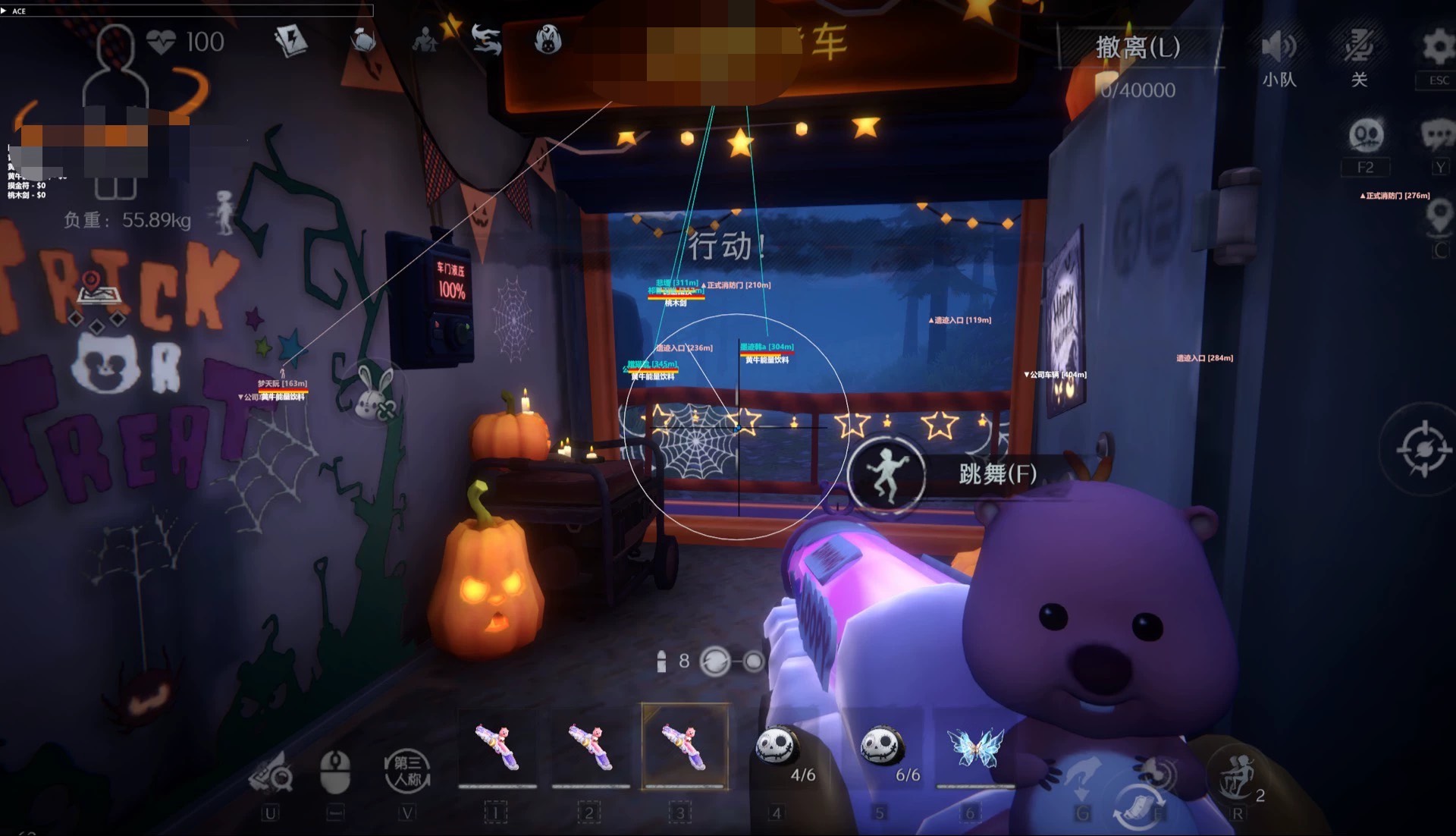Tap the crosshair aim button

click(x=1423, y=450)
